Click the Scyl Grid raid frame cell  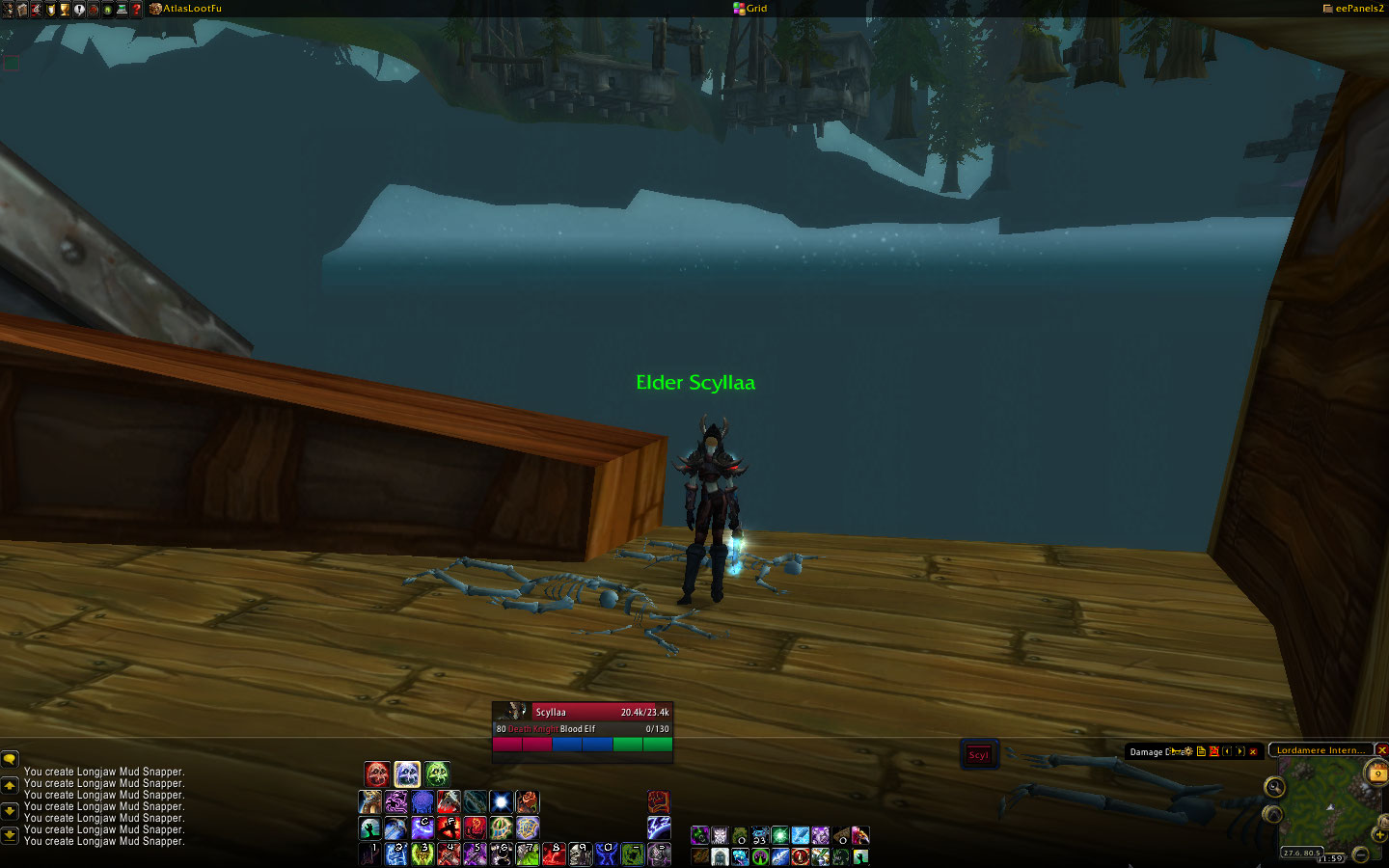(979, 754)
